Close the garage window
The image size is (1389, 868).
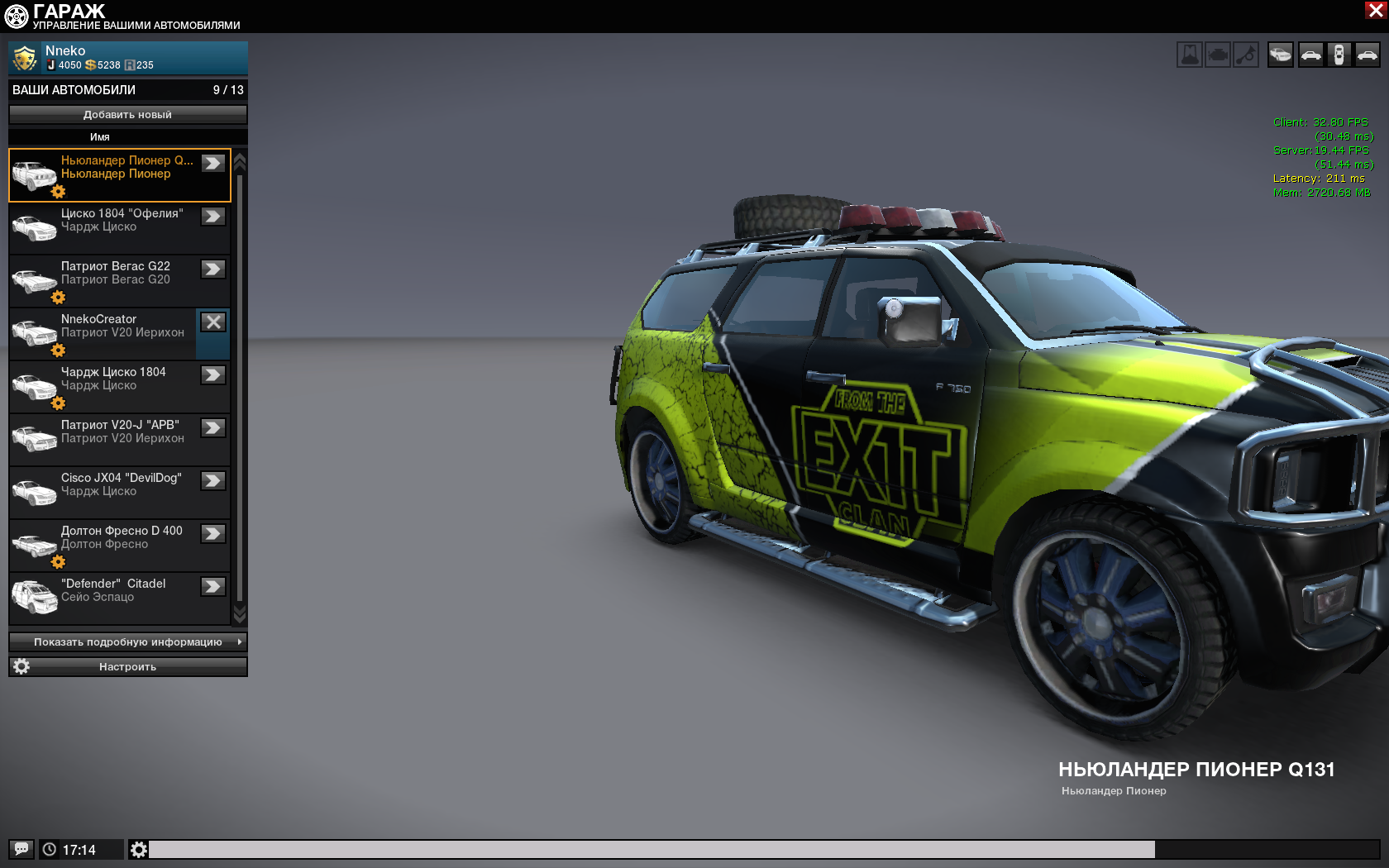1376,10
